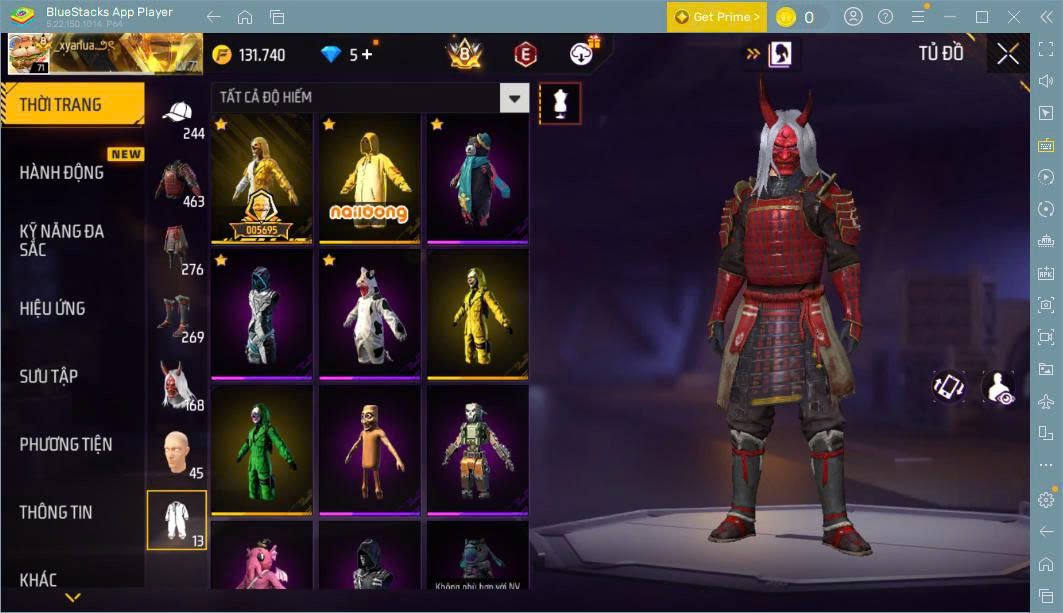Screen dimensions: 1063x613
Task: Click the BlueStacks Get Prime button
Action: pos(717,17)
